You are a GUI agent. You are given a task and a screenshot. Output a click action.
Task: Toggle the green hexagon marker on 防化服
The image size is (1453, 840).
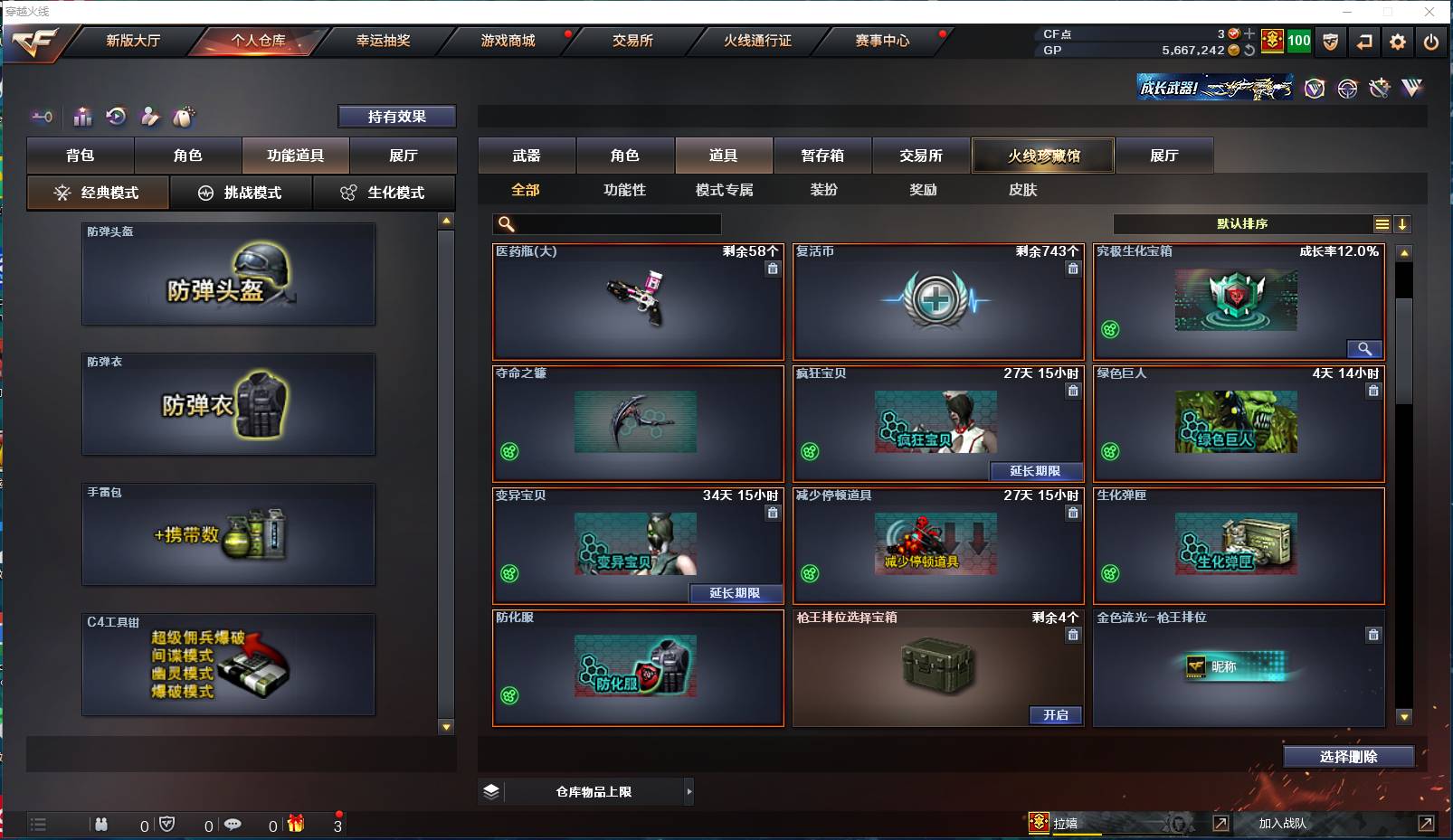click(x=511, y=696)
